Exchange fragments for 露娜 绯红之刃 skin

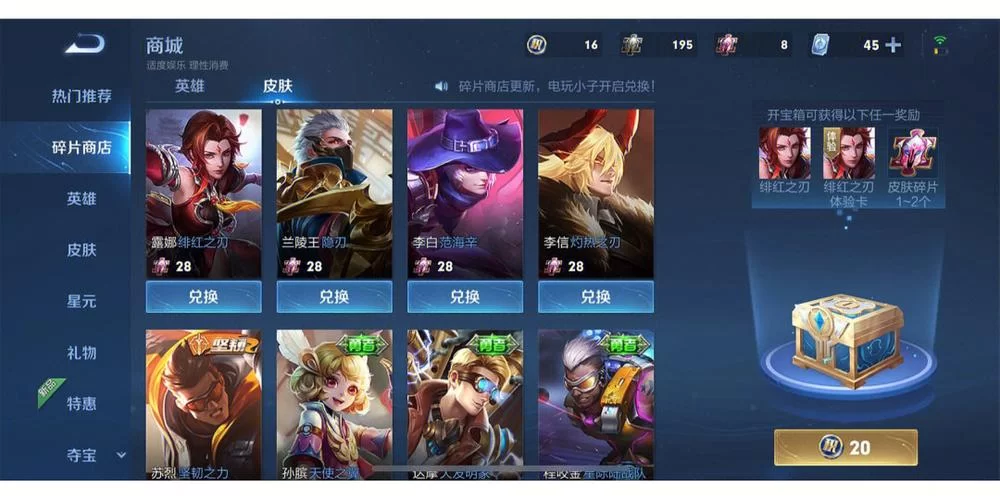coord(204,297)
